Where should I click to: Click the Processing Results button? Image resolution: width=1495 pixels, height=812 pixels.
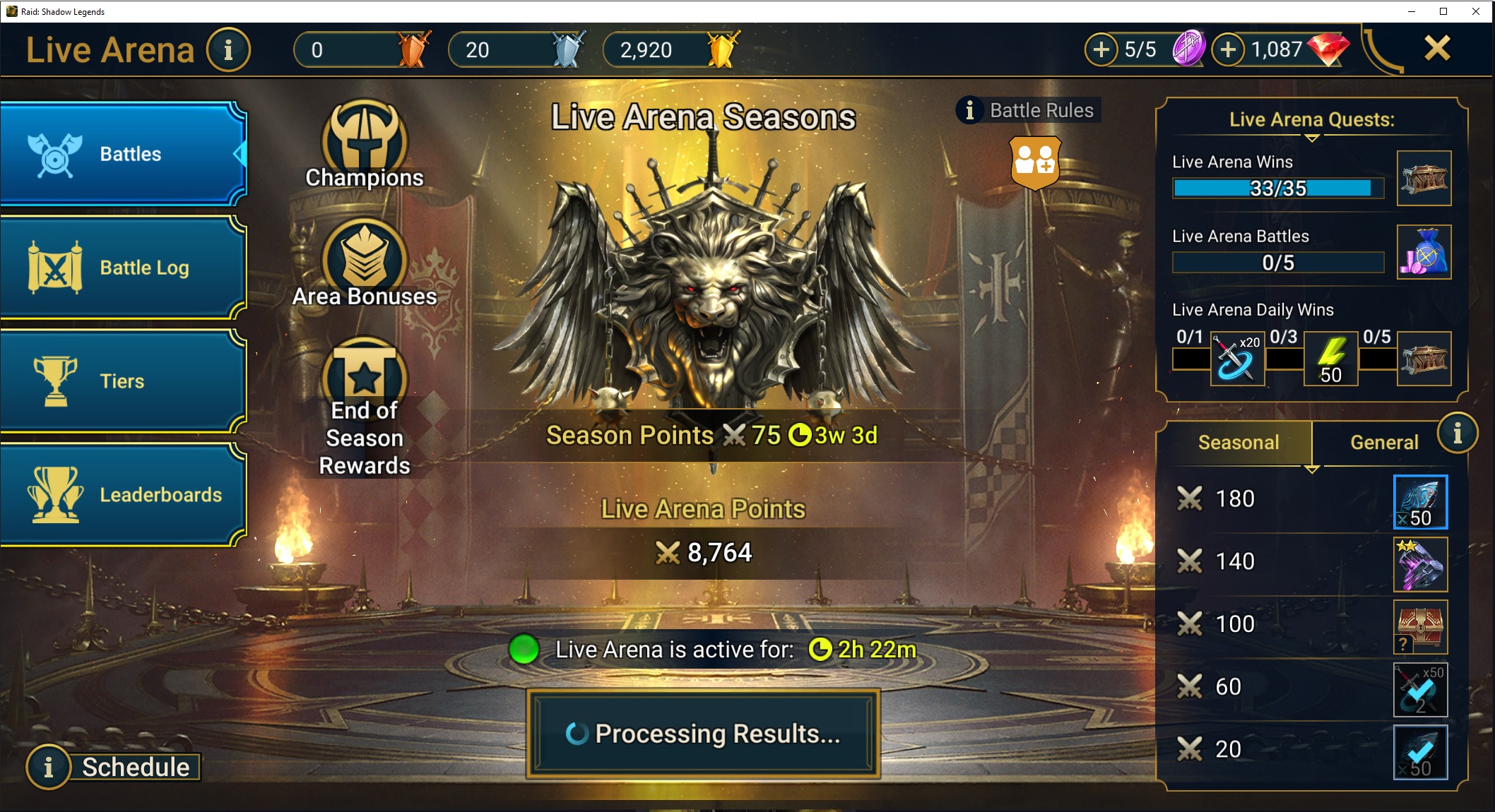703,734
